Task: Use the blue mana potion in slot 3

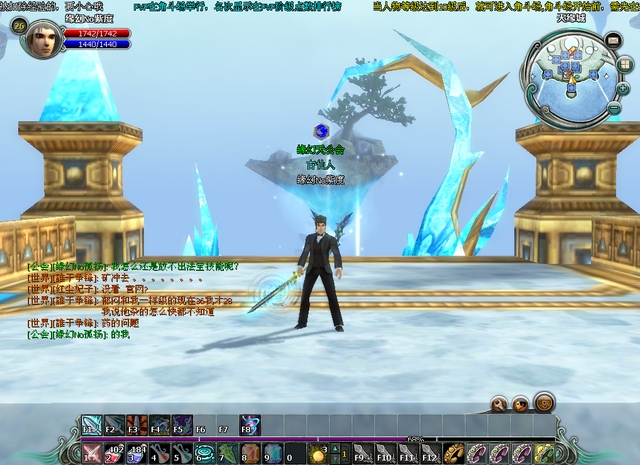Action: coord(135,454)
